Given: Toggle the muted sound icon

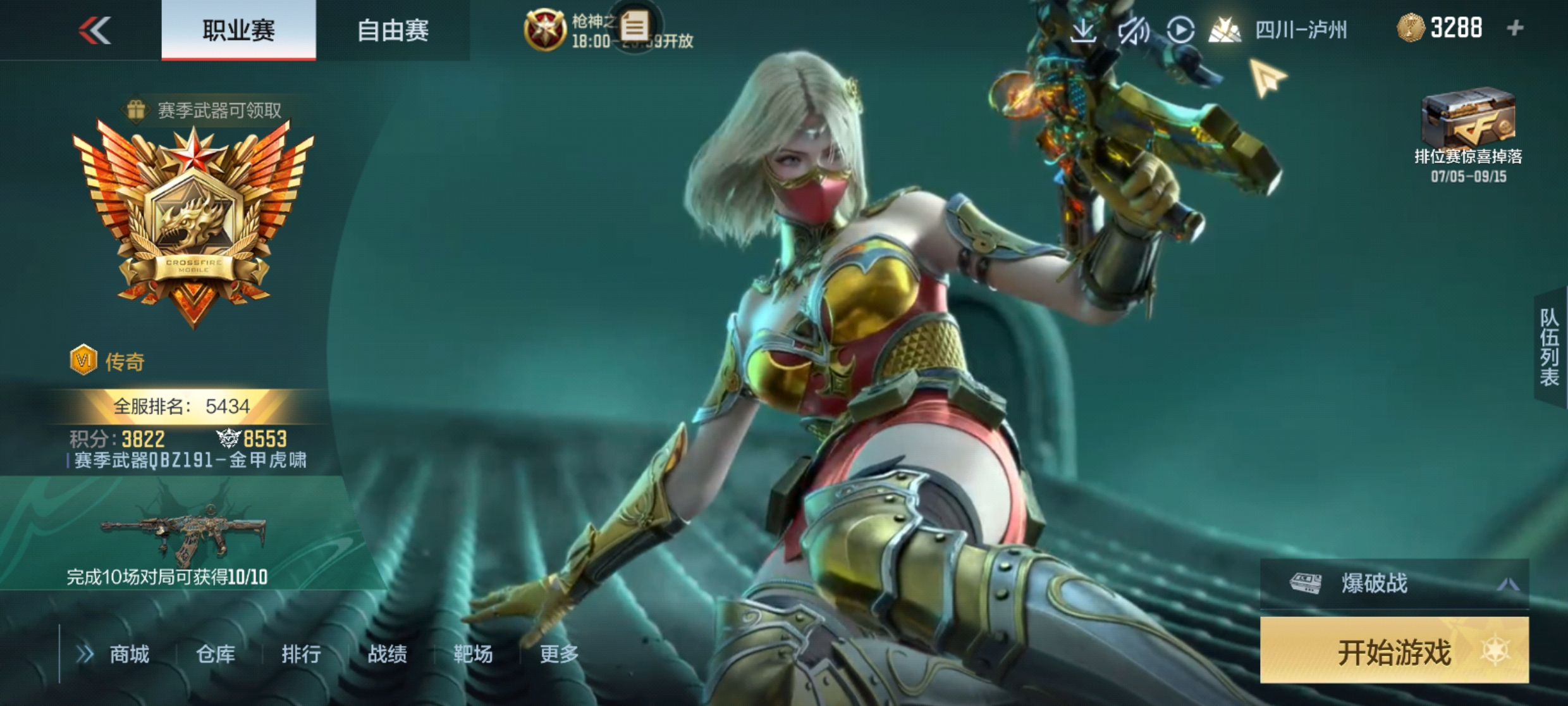Looking at the screenshot, I should [1132, 30].
